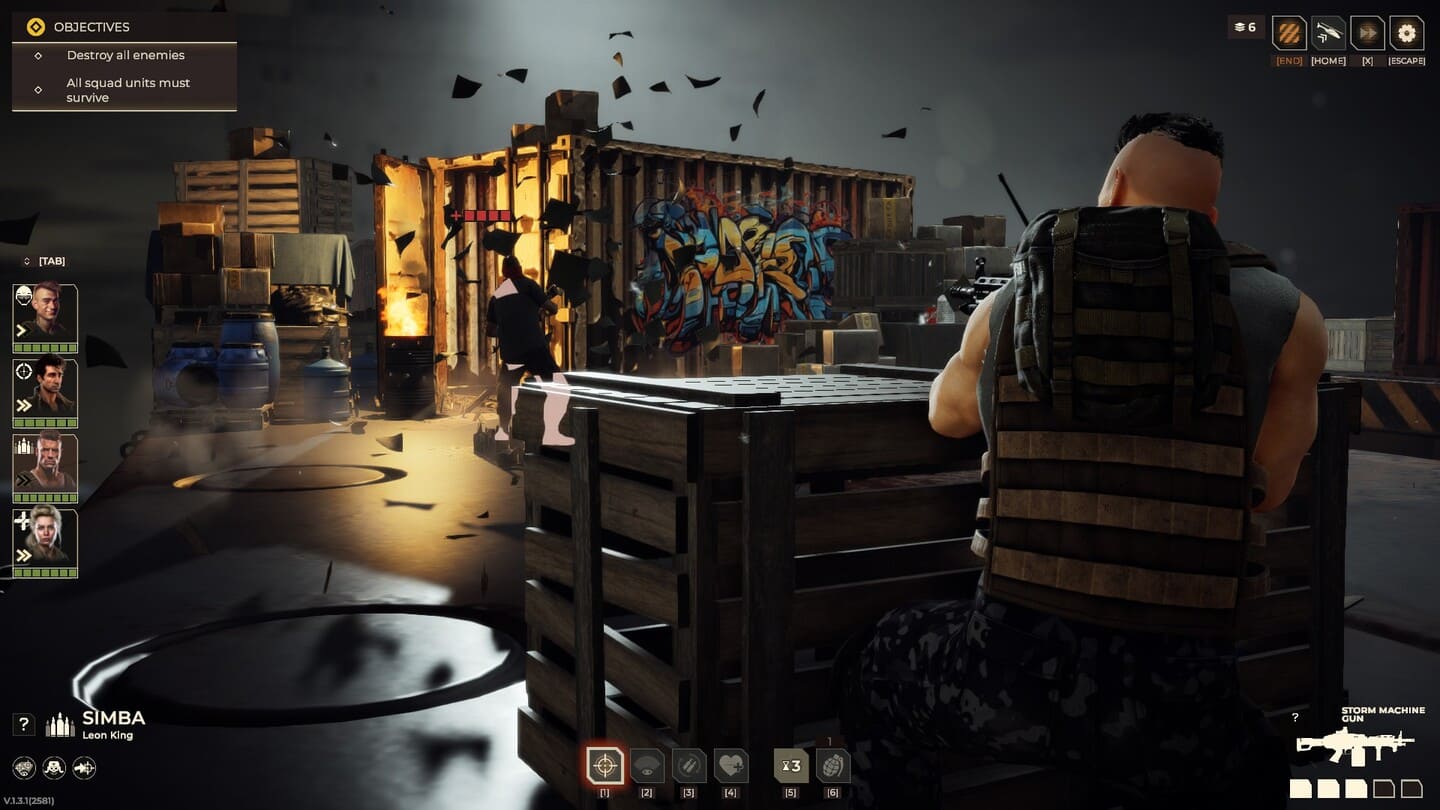The image size is (1440, 810).
Task: Open the question mark help beside SIMBA
Action: tap(25, 725)
